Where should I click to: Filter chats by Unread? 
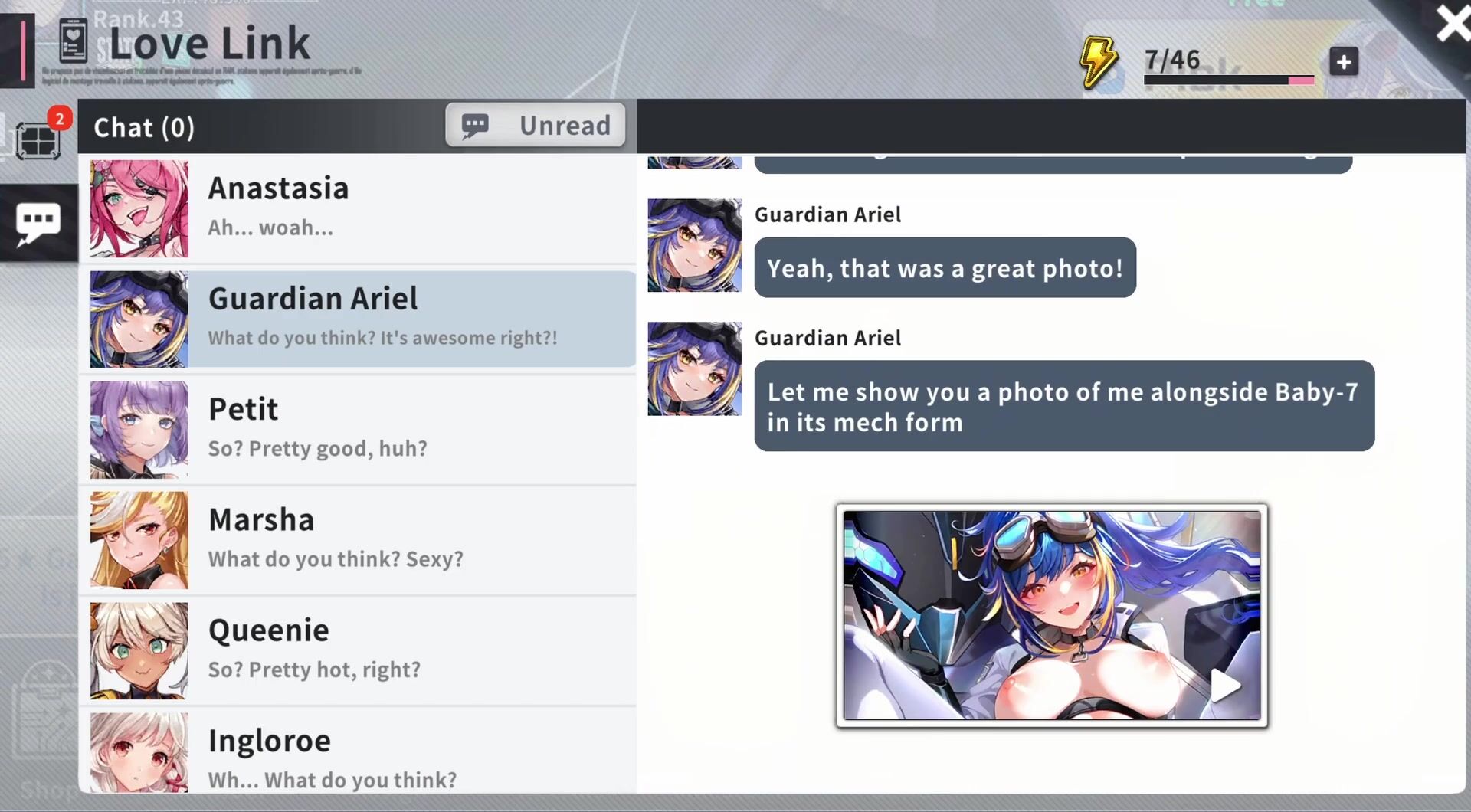pos(536,125)
